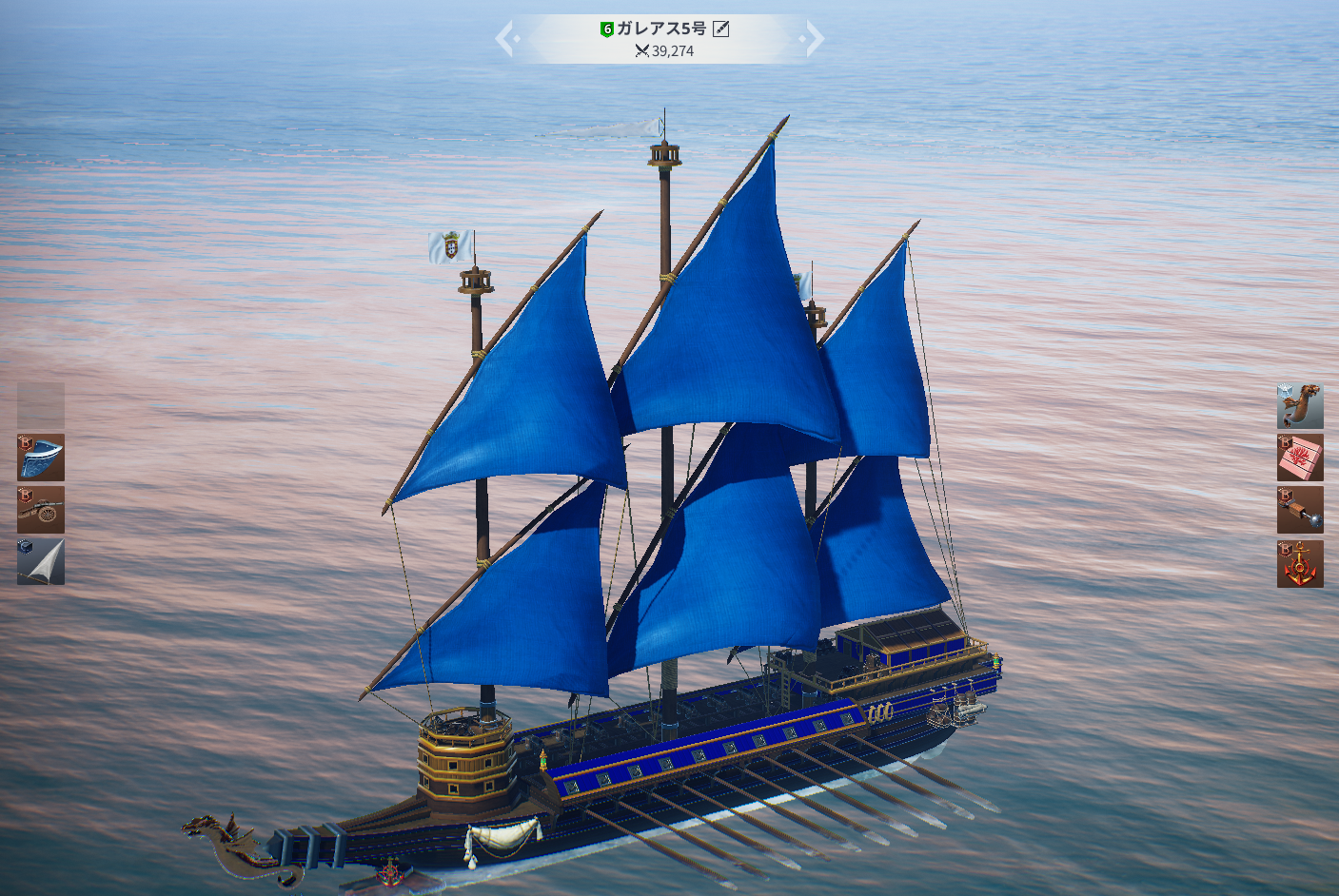Select the sea-dragon figurehead slot
Image resolution: width=1339 pixels, height=896 pixels.
tap(1299, 406)
